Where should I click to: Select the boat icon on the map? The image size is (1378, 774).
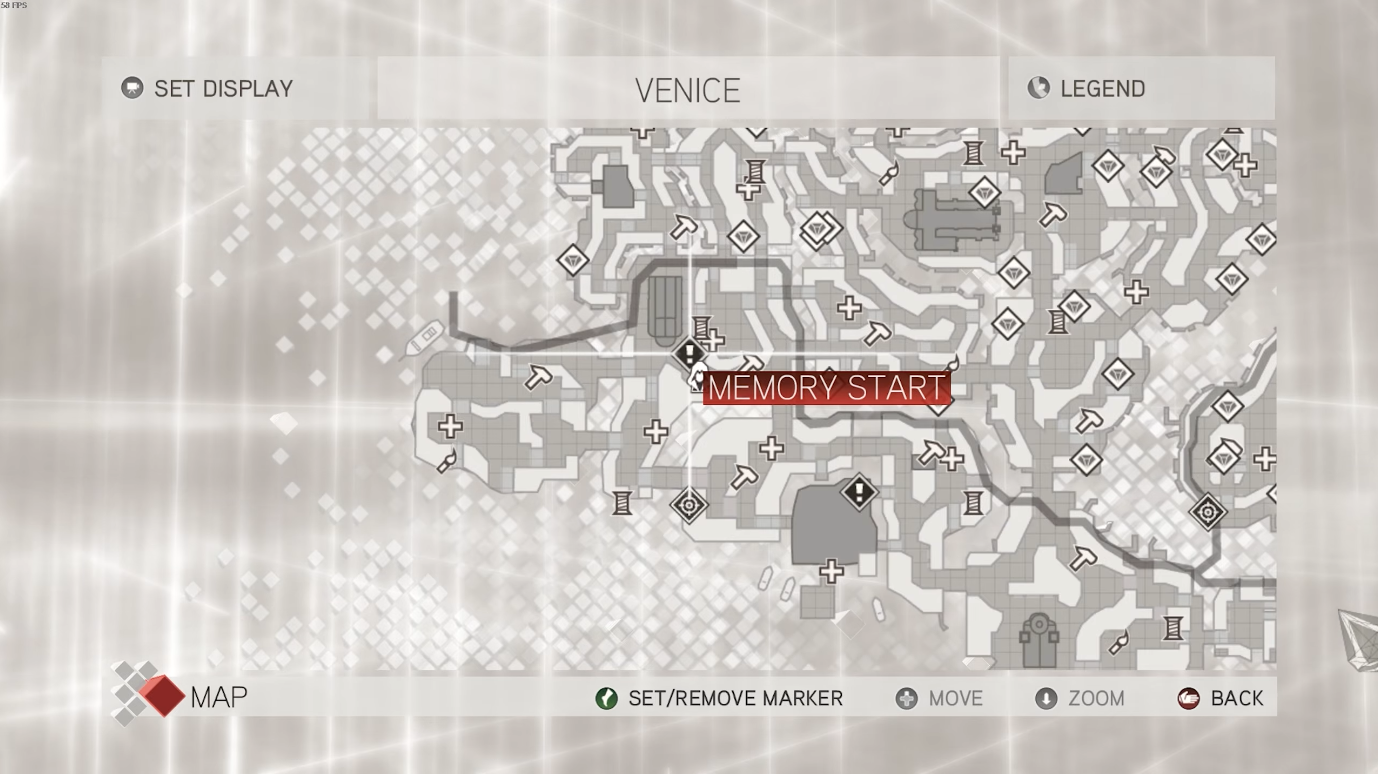tap(425, 335)
